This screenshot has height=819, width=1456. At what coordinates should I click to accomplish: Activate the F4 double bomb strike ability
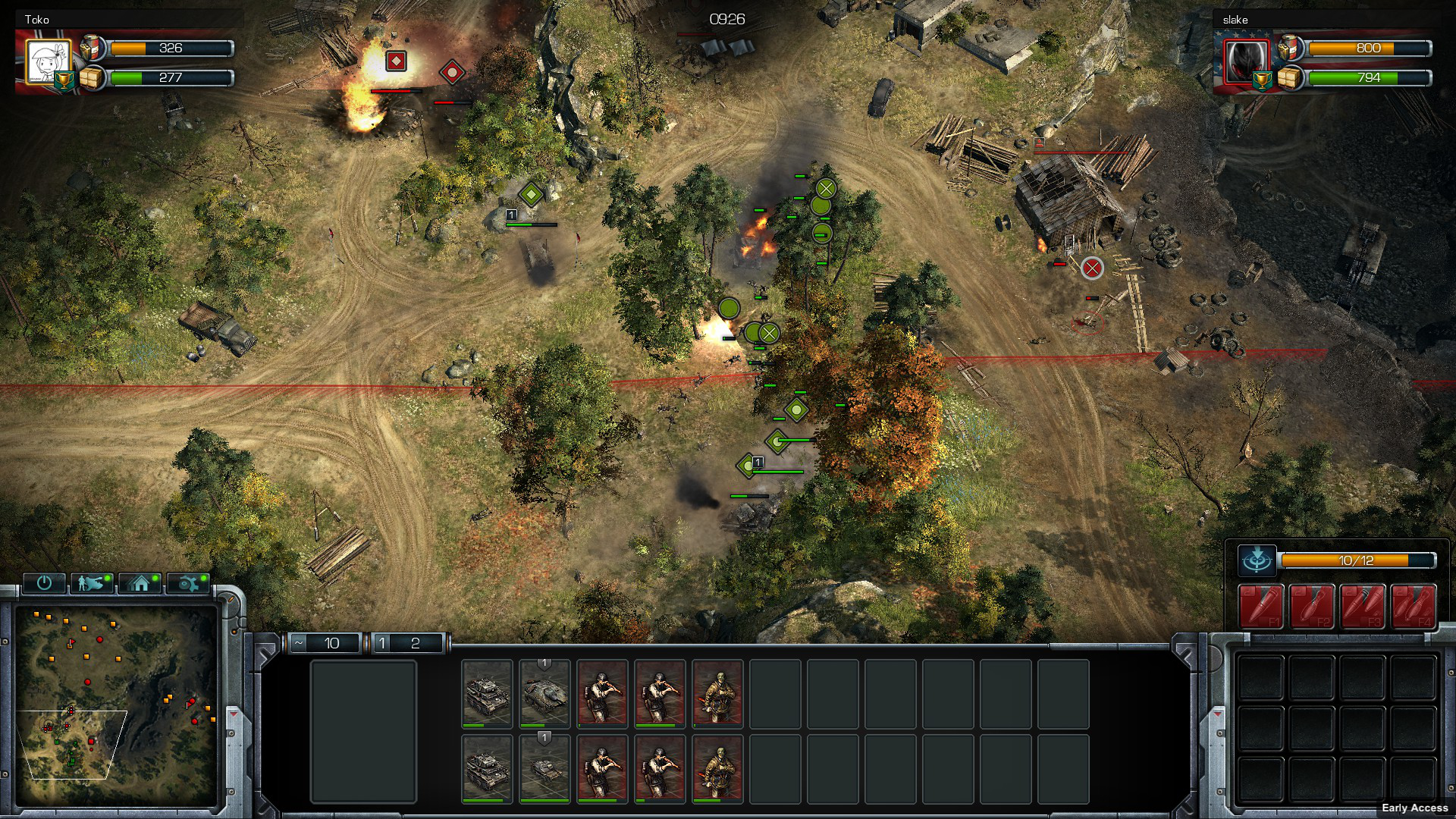click(1413, 606)
